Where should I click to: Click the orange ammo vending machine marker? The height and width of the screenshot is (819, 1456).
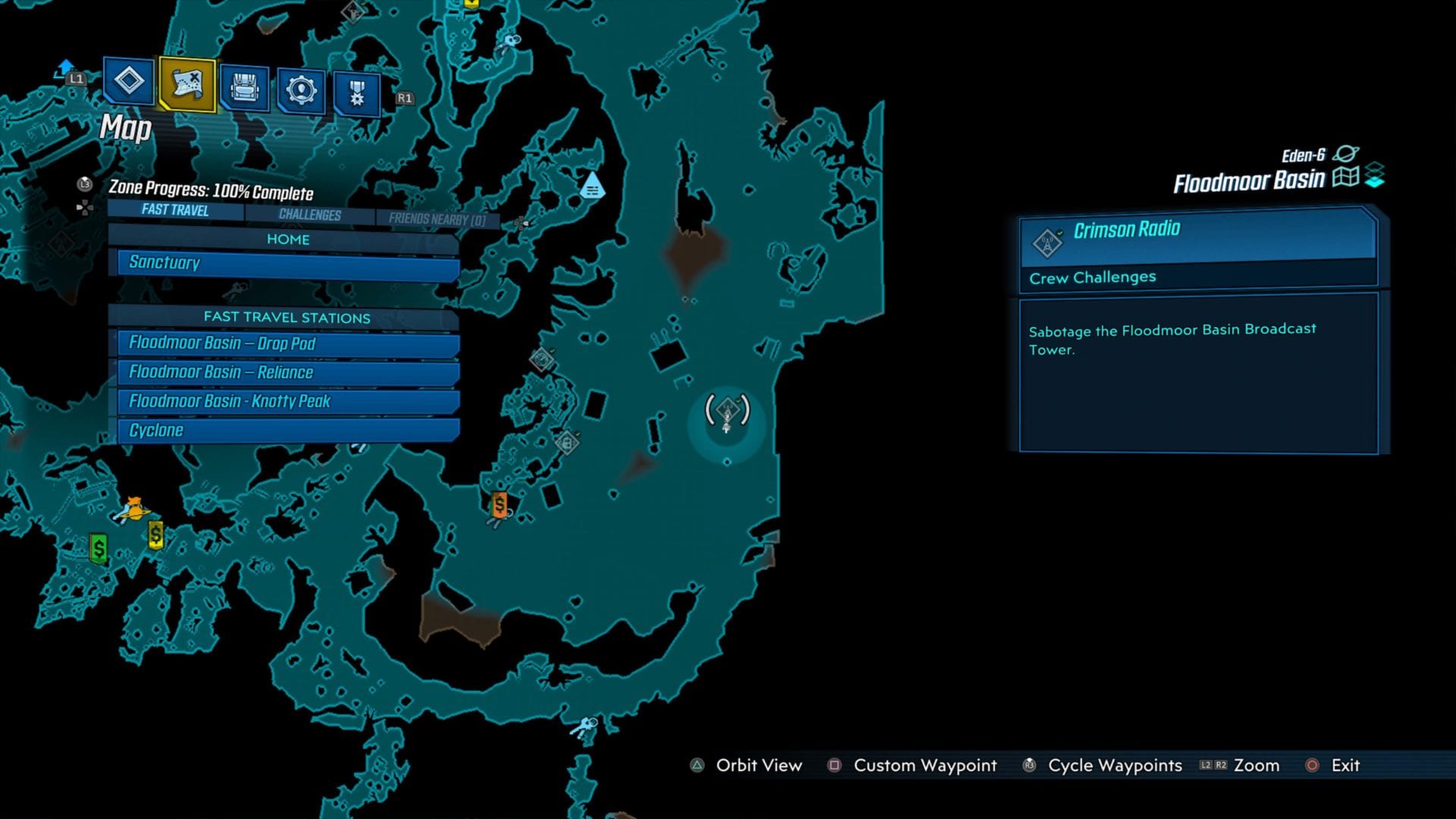coord(498,503)
